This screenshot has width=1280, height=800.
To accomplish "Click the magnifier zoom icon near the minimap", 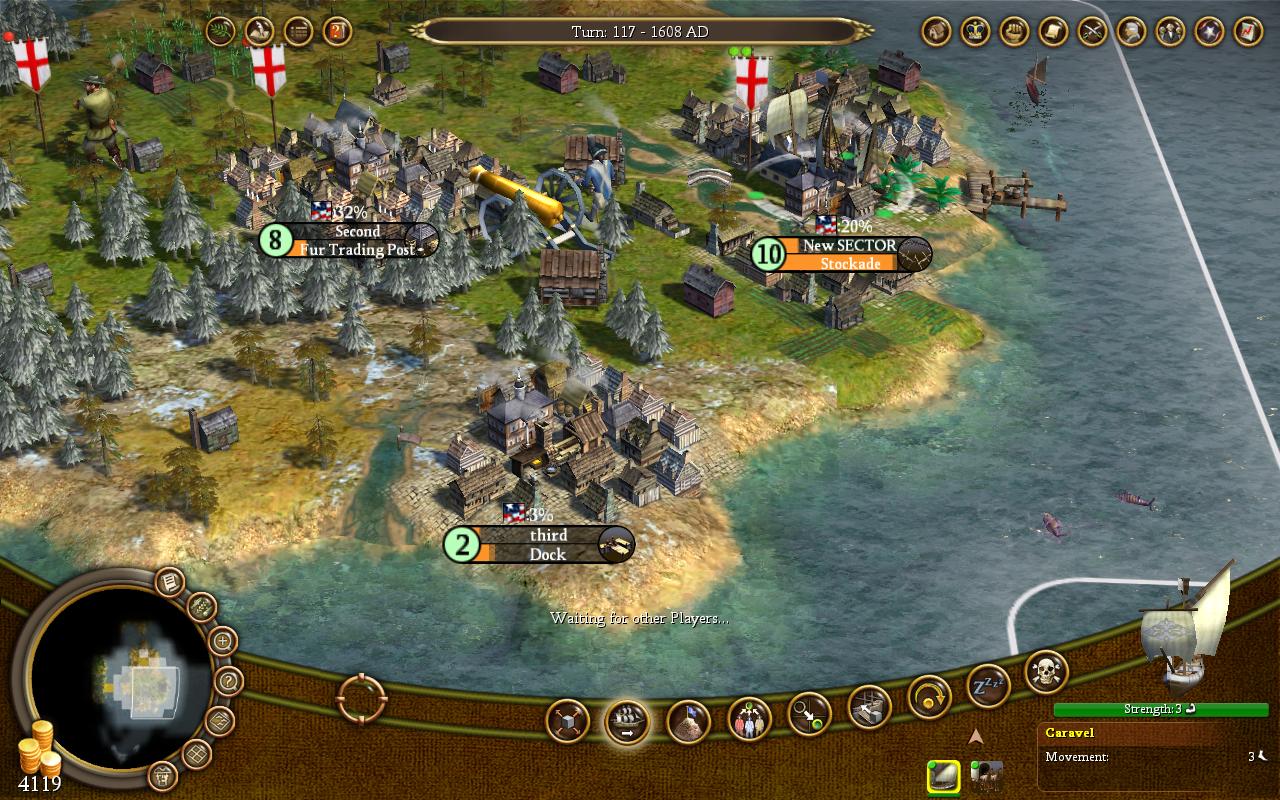I will (223, 641).
